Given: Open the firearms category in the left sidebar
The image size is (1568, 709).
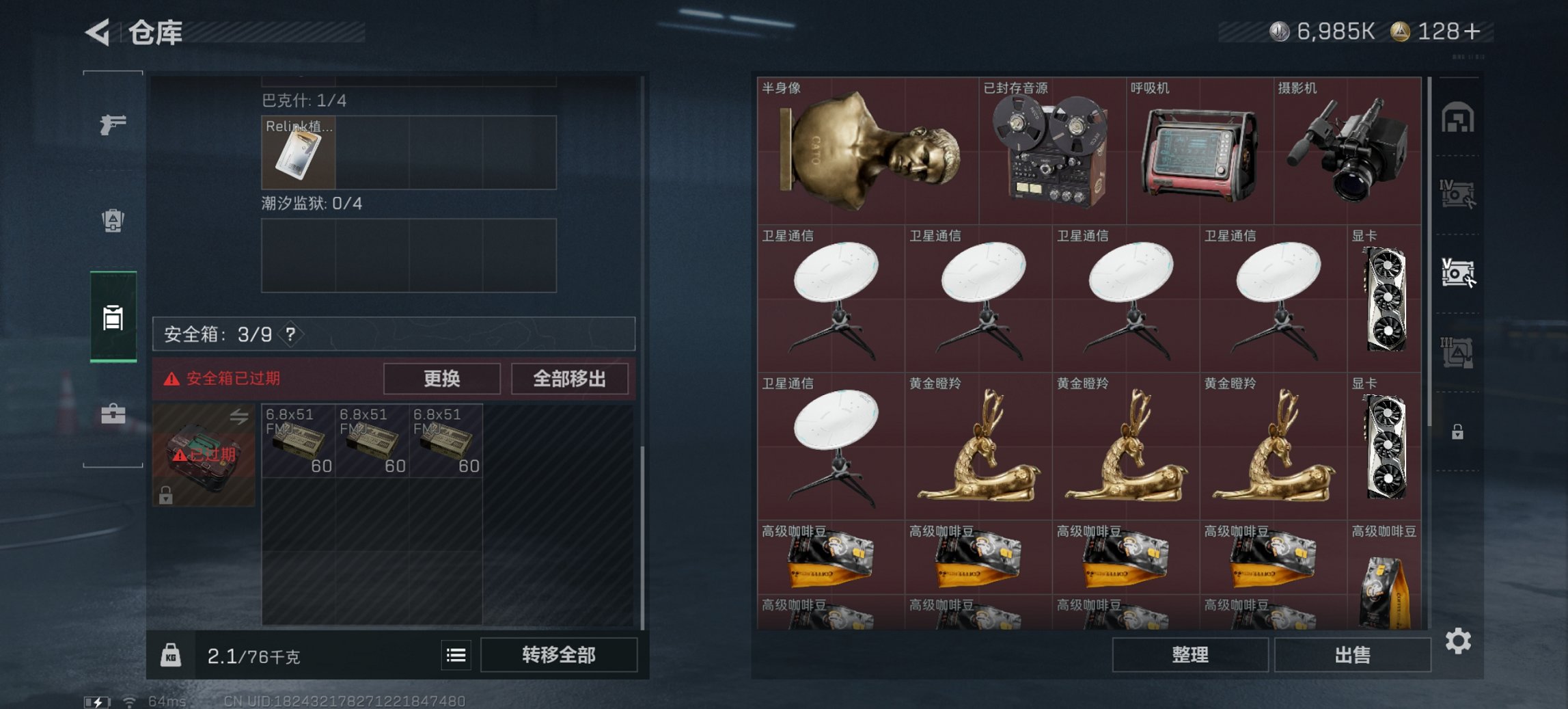Looking at the screenshot, I should 113,125.
